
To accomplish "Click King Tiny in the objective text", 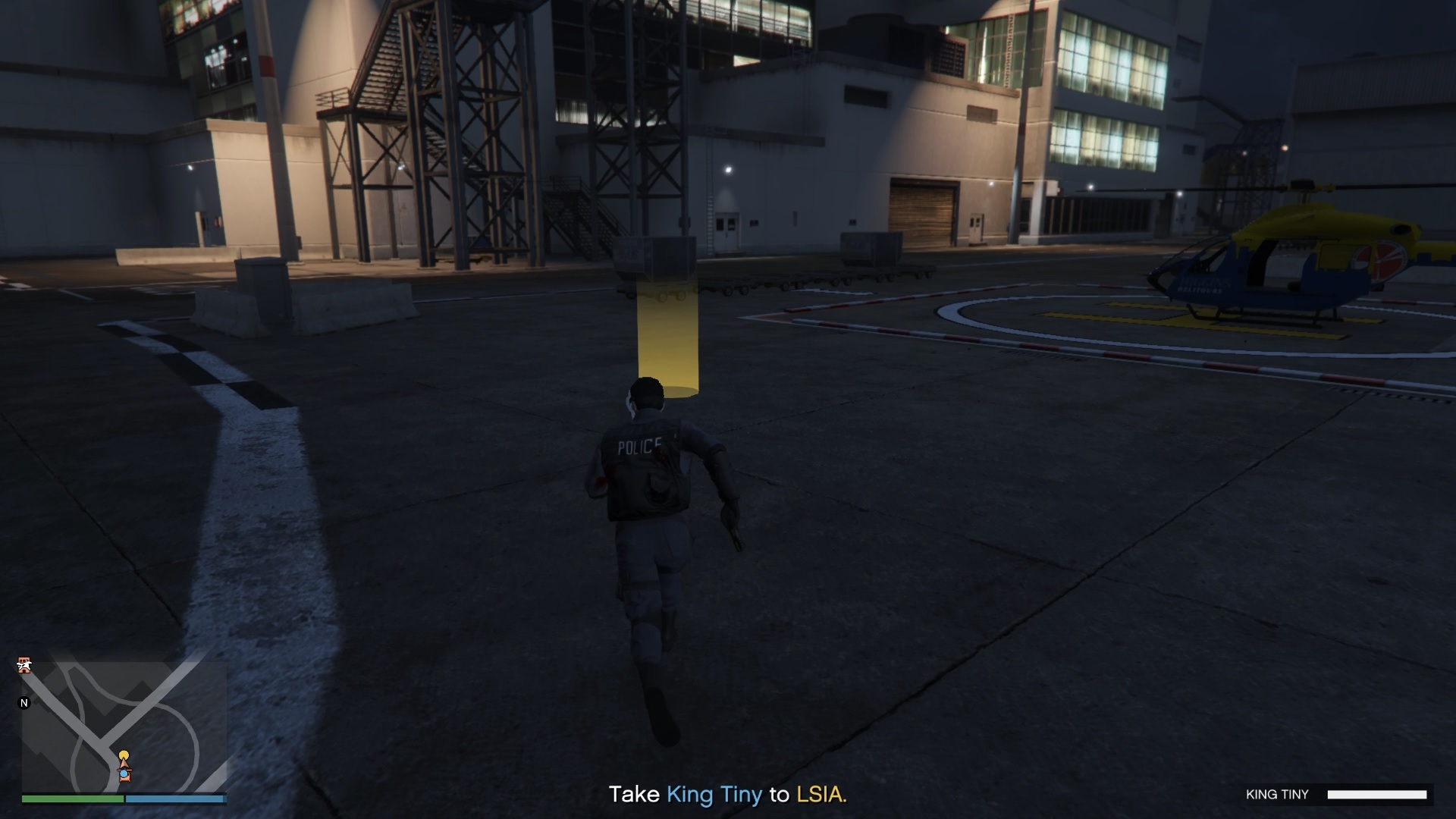I will pos(714,795).
